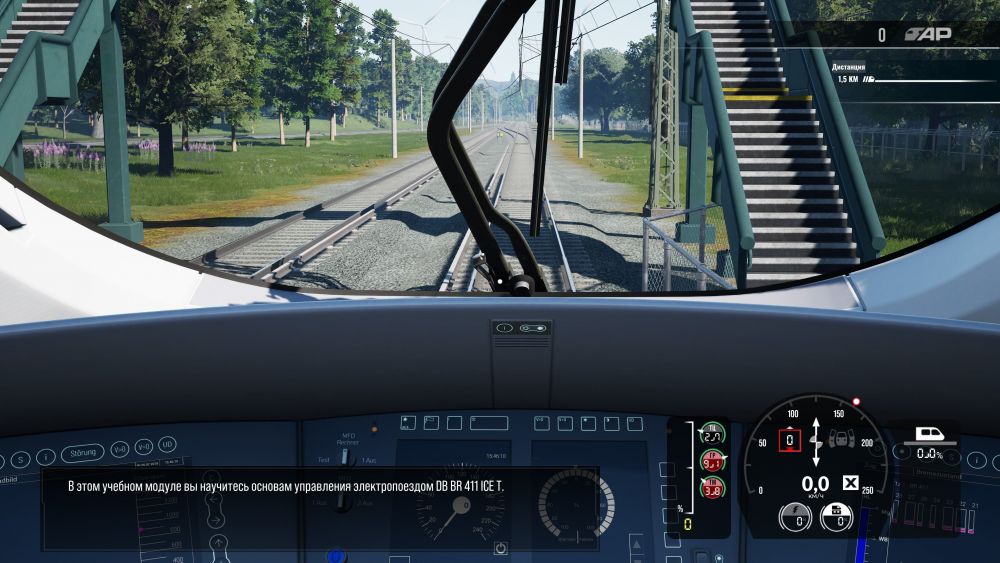Select the reverser direction arrow indicator

pyautogui.click(x=817, y=440)
